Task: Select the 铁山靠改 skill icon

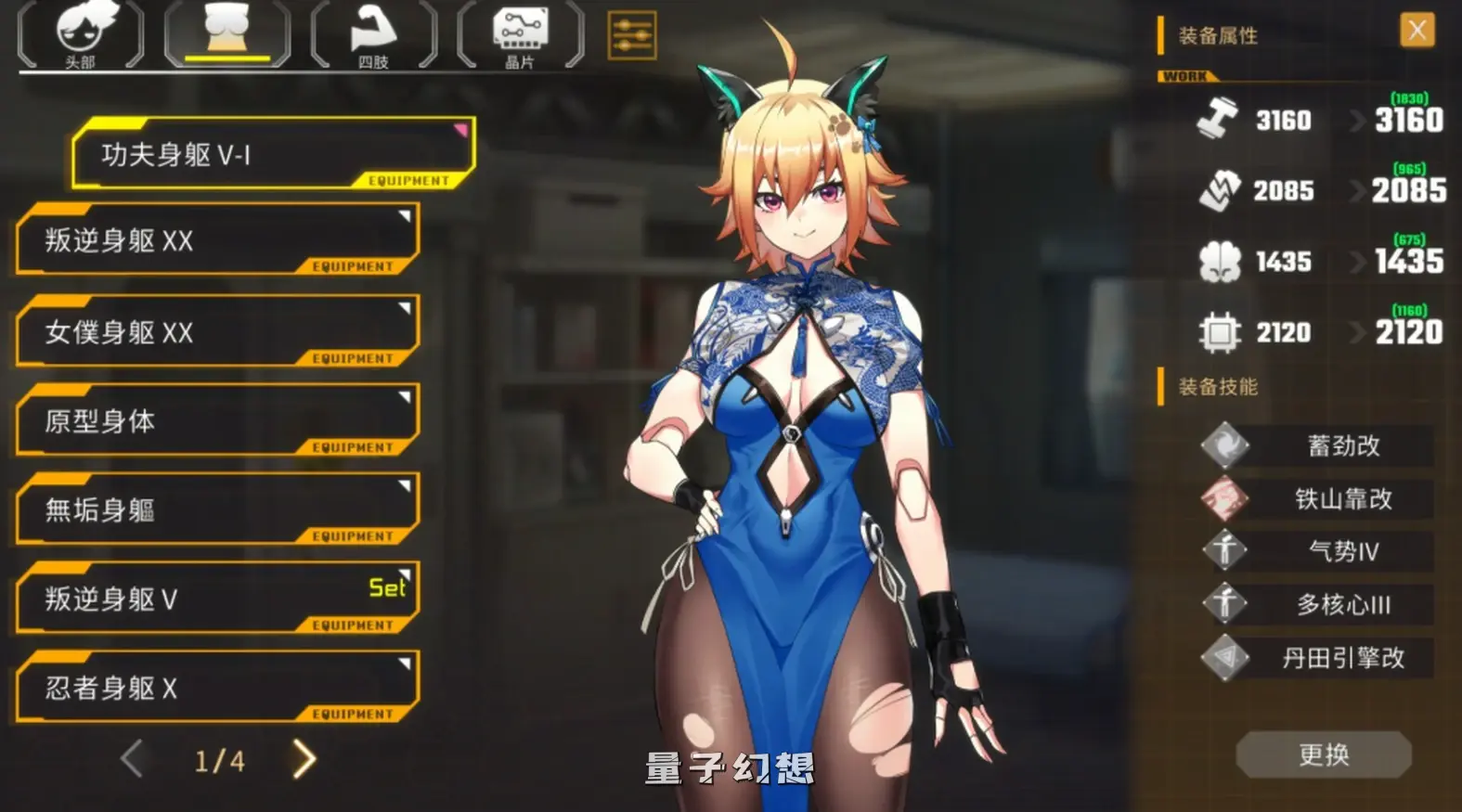Action: tap(1225, 497)
